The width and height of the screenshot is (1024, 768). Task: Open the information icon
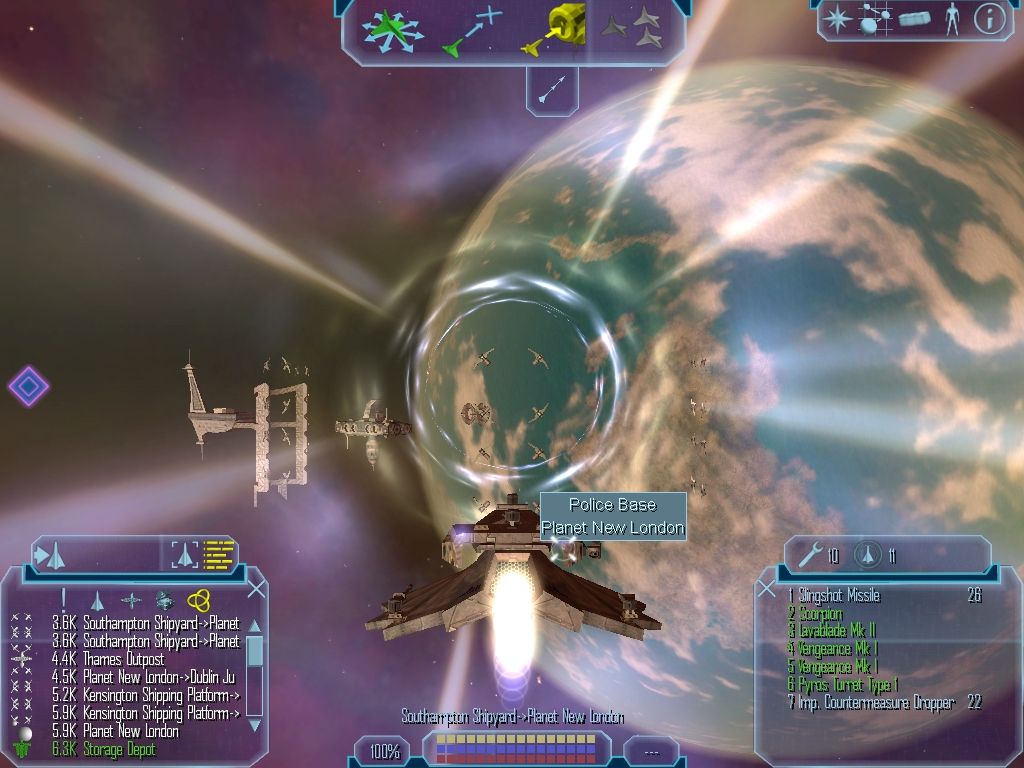pyautogui.click(x=989, y=18)
